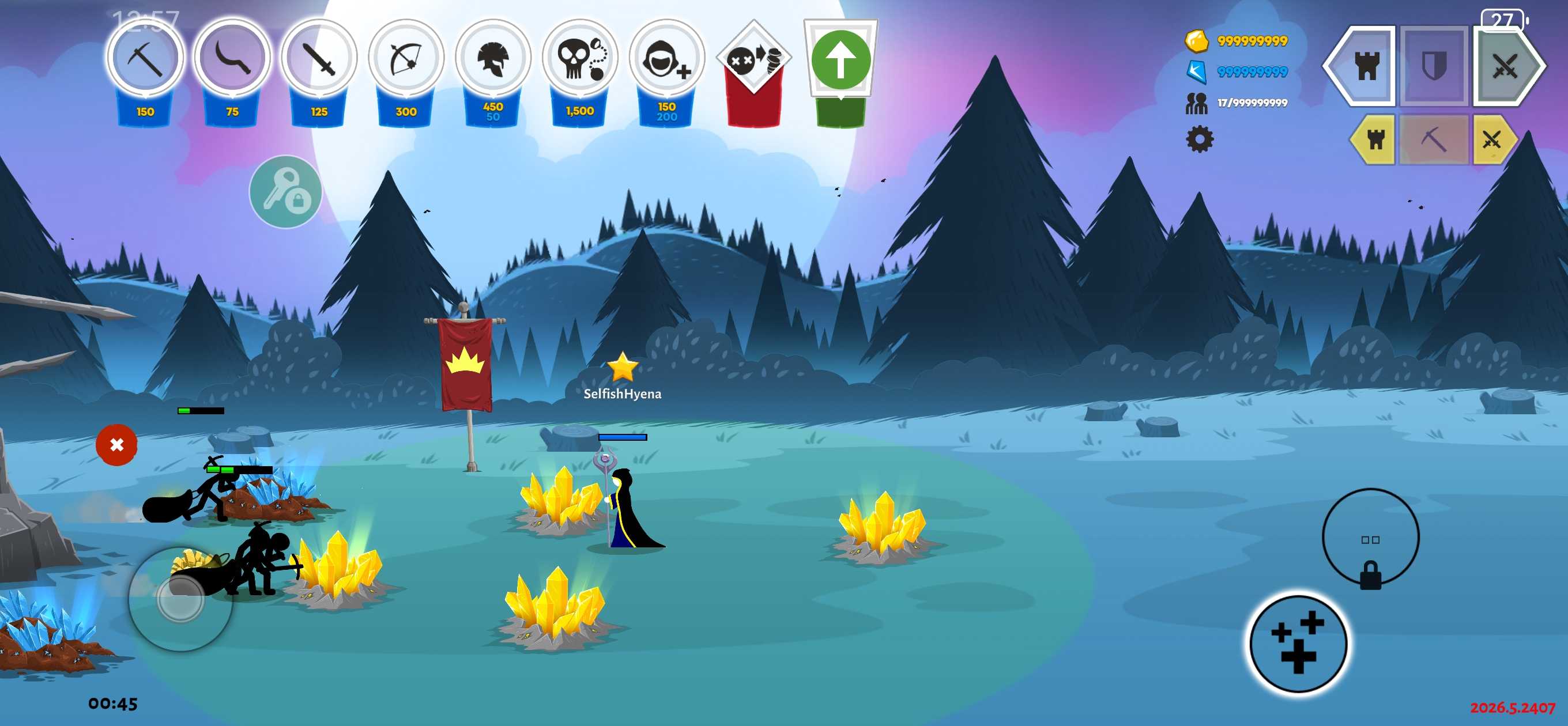Click the green upgrade arrow button
This screenshot has width=1568, height=726.
pyautogui.click(x=840, y=60)
